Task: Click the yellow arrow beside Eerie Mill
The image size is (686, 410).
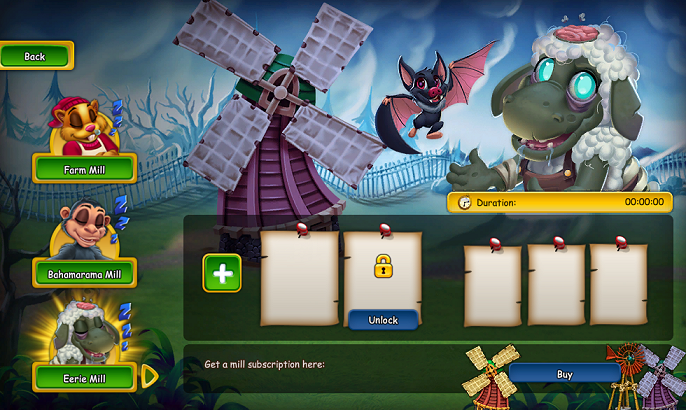Action: coord(149,376)
